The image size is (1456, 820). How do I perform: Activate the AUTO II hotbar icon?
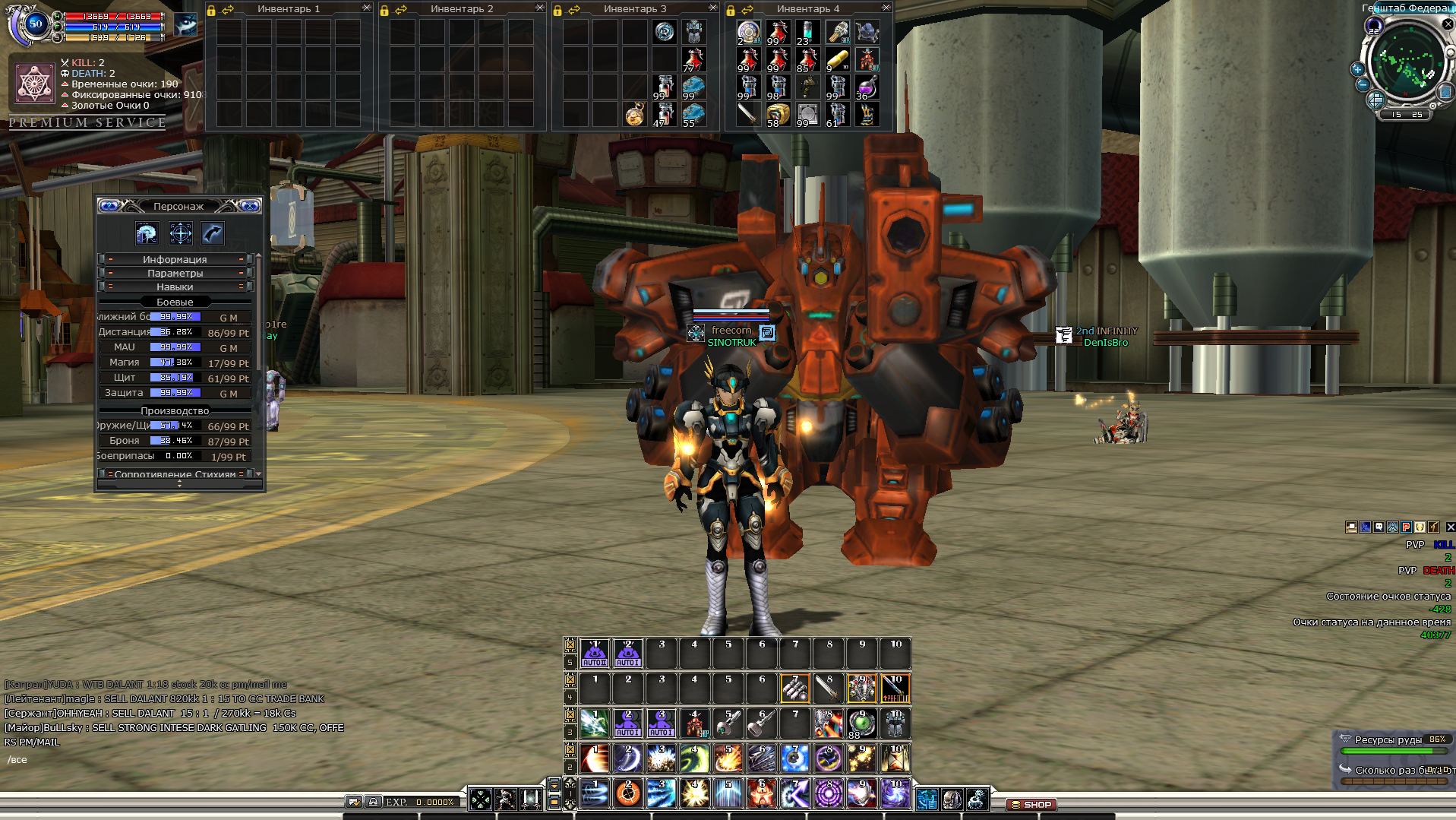point(594,653)
